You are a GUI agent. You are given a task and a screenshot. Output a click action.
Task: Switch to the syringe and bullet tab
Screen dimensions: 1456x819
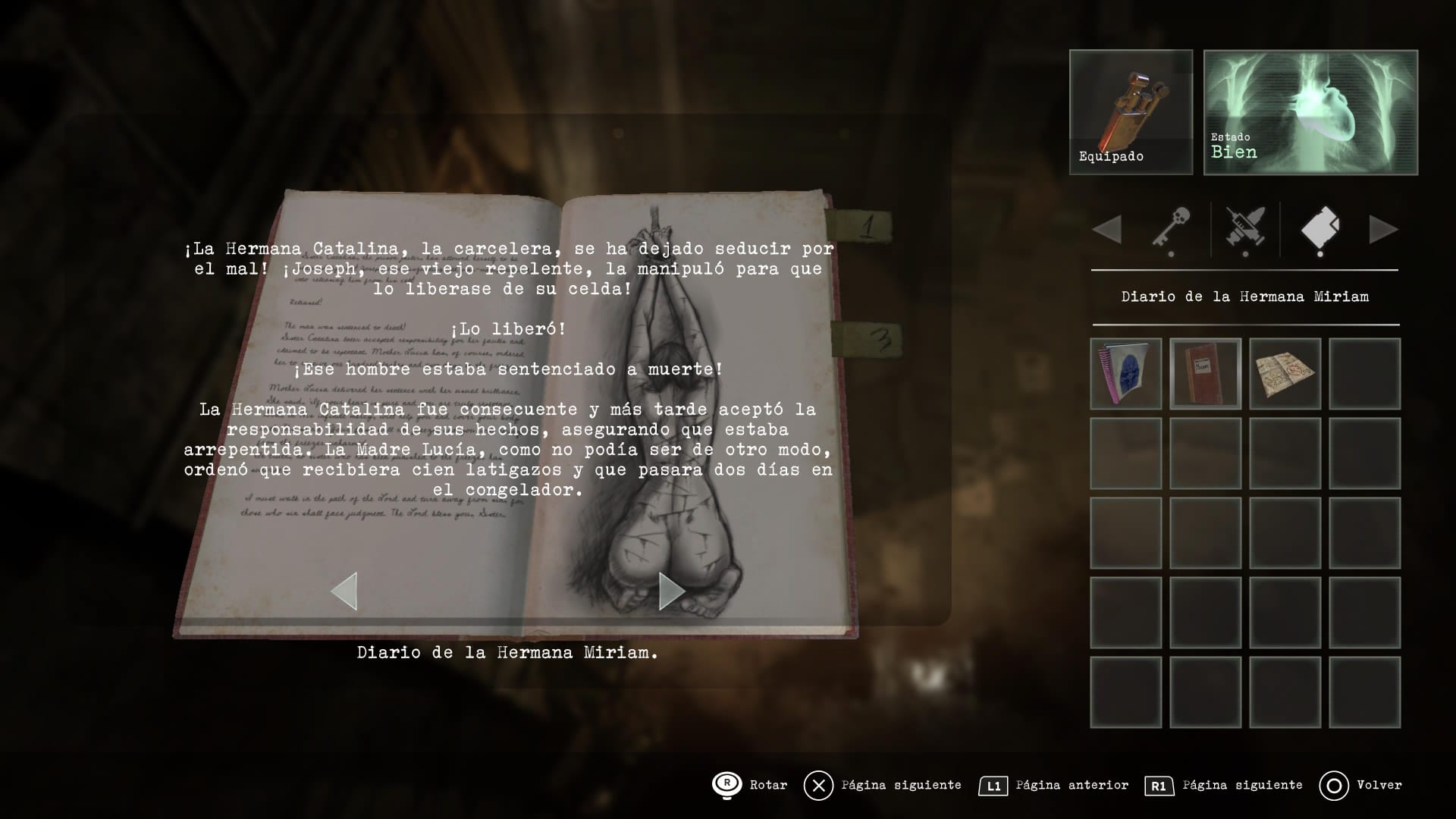pyautogui.click(x=1245, y=228)
